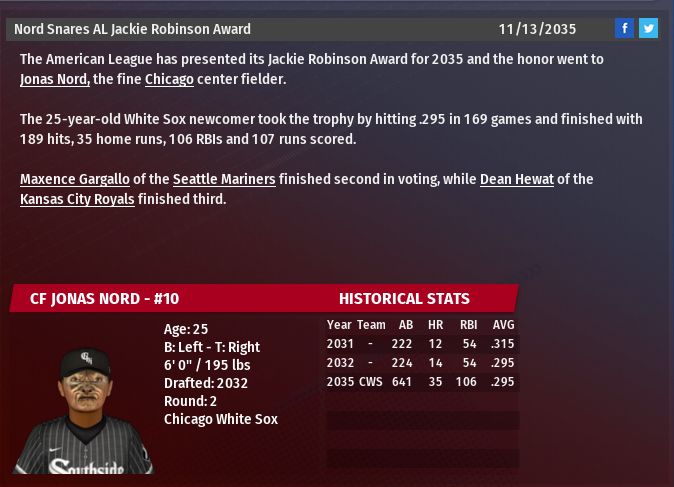Visit the Seattle Mariners team page
Image resolution: width=674 pixels, height=487 pixels.
point(224,180)
